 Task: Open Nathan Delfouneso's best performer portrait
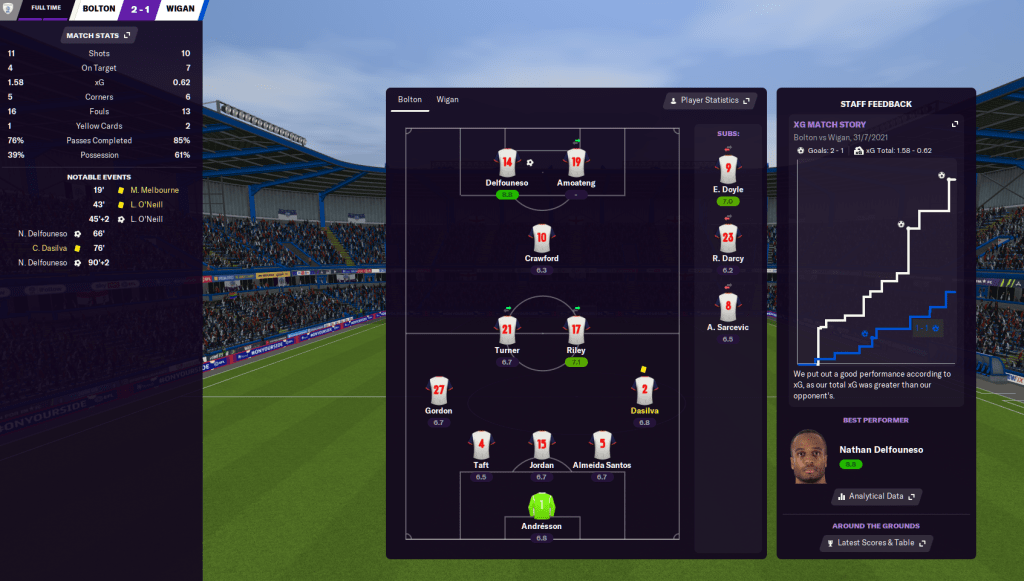[810, 457]
